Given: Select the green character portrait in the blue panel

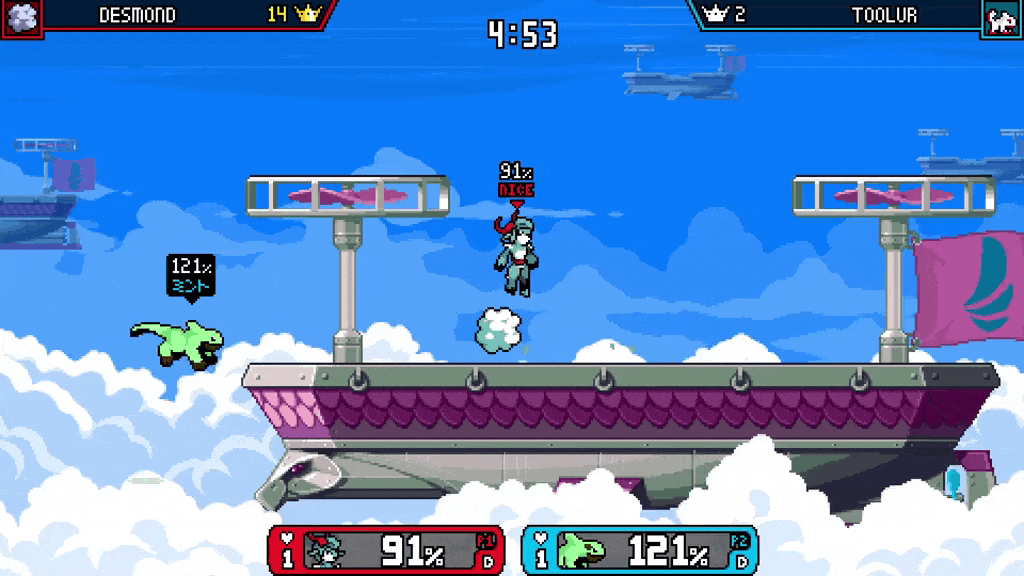Looking at the screenshot, I should pyautogui.click(x=578, y=551).
